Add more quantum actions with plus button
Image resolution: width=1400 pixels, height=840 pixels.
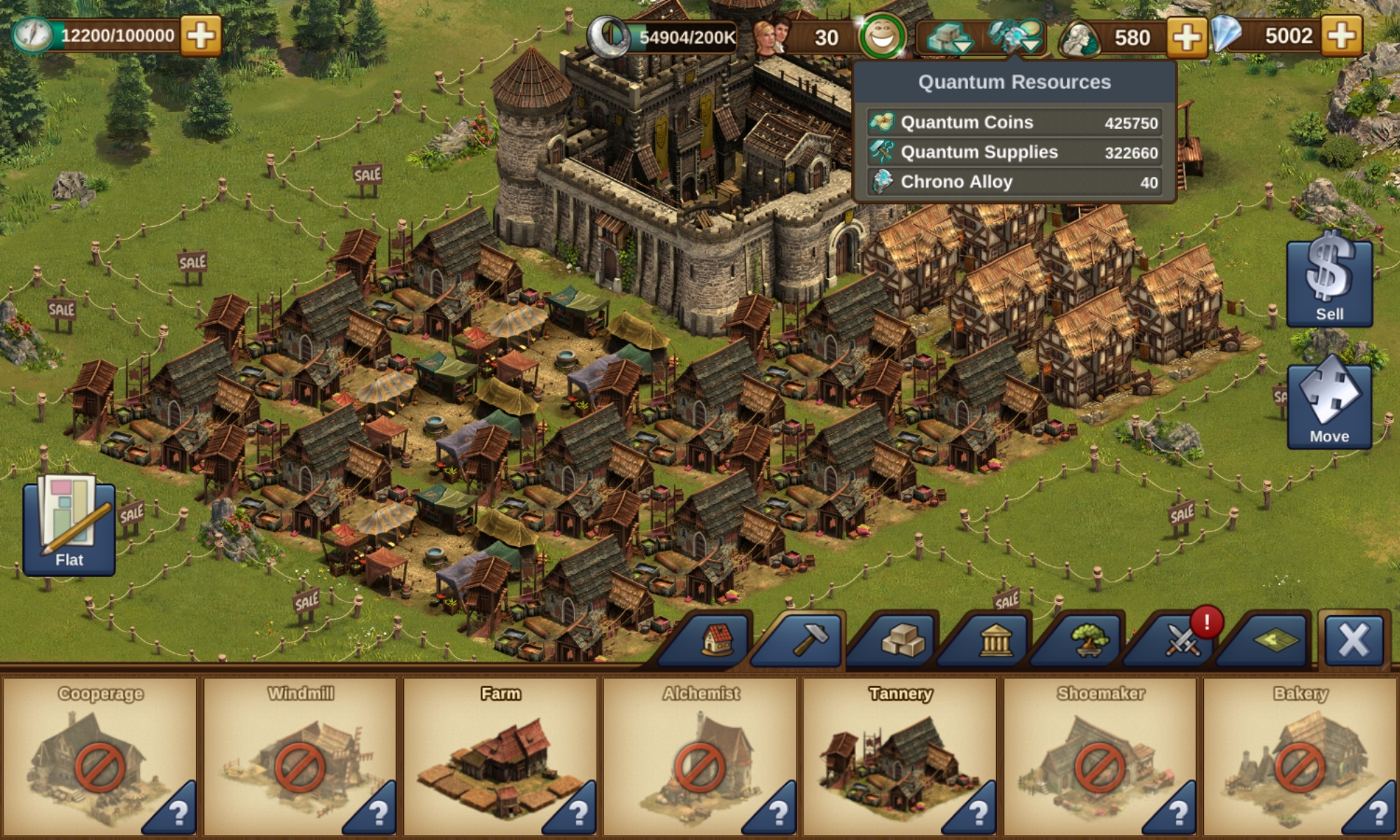[x=201, y=35]
